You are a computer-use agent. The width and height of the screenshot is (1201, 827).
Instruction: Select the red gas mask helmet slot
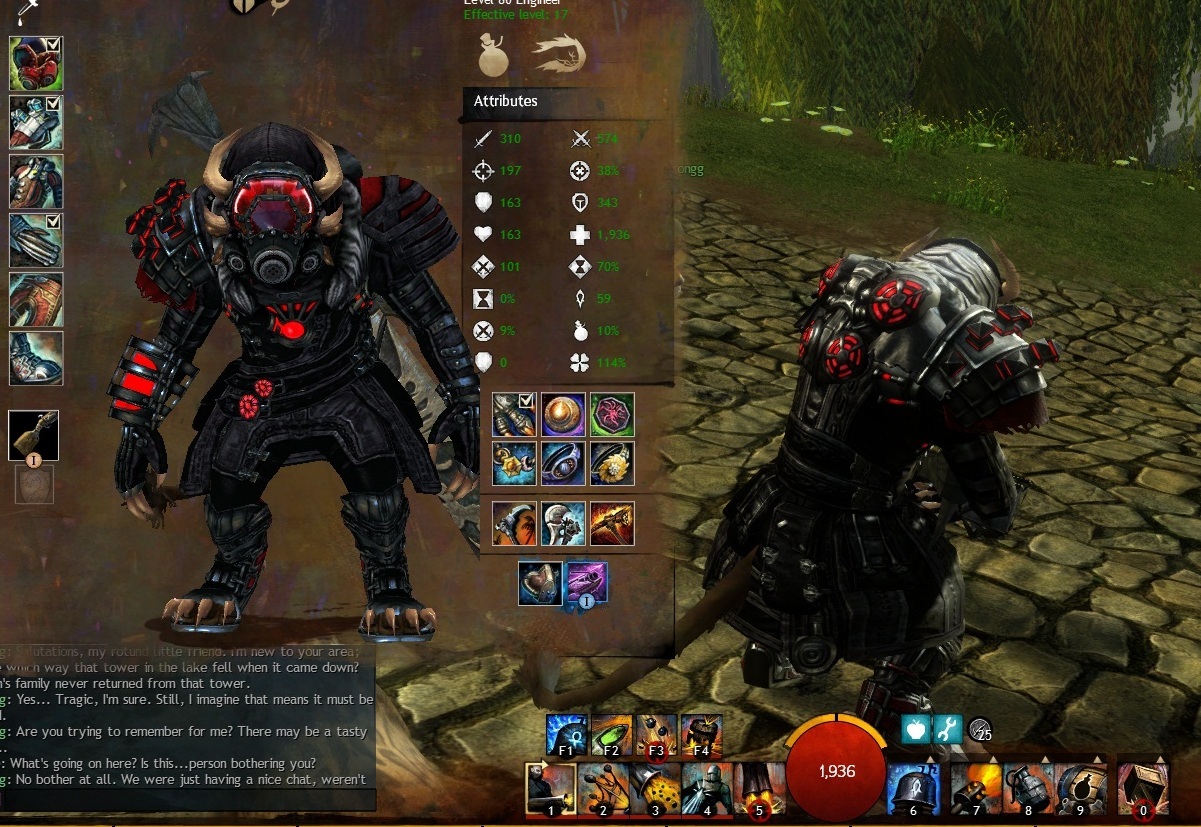(36, 63)
